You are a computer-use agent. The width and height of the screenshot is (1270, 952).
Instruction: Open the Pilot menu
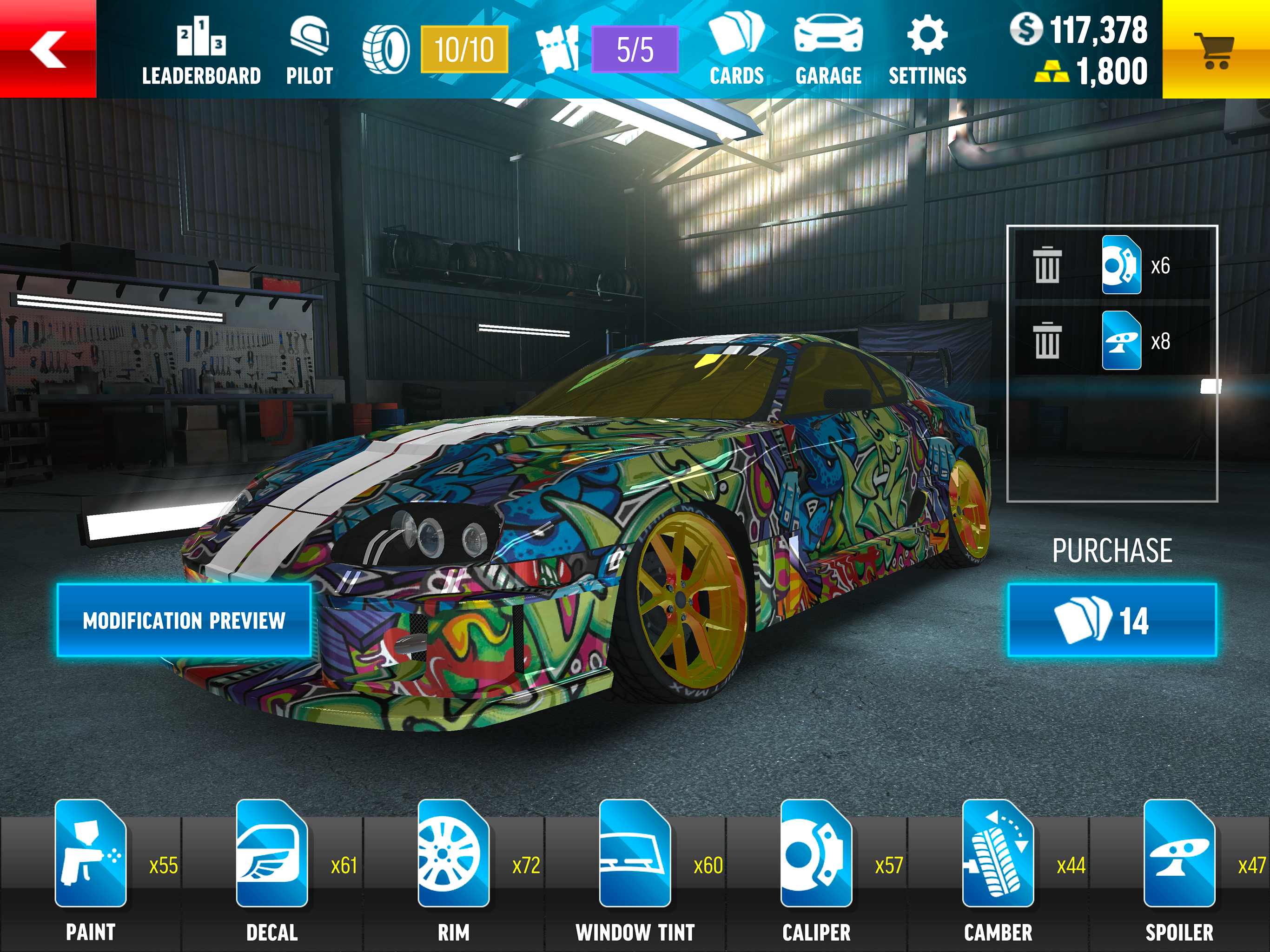click(x=310, y=51)
